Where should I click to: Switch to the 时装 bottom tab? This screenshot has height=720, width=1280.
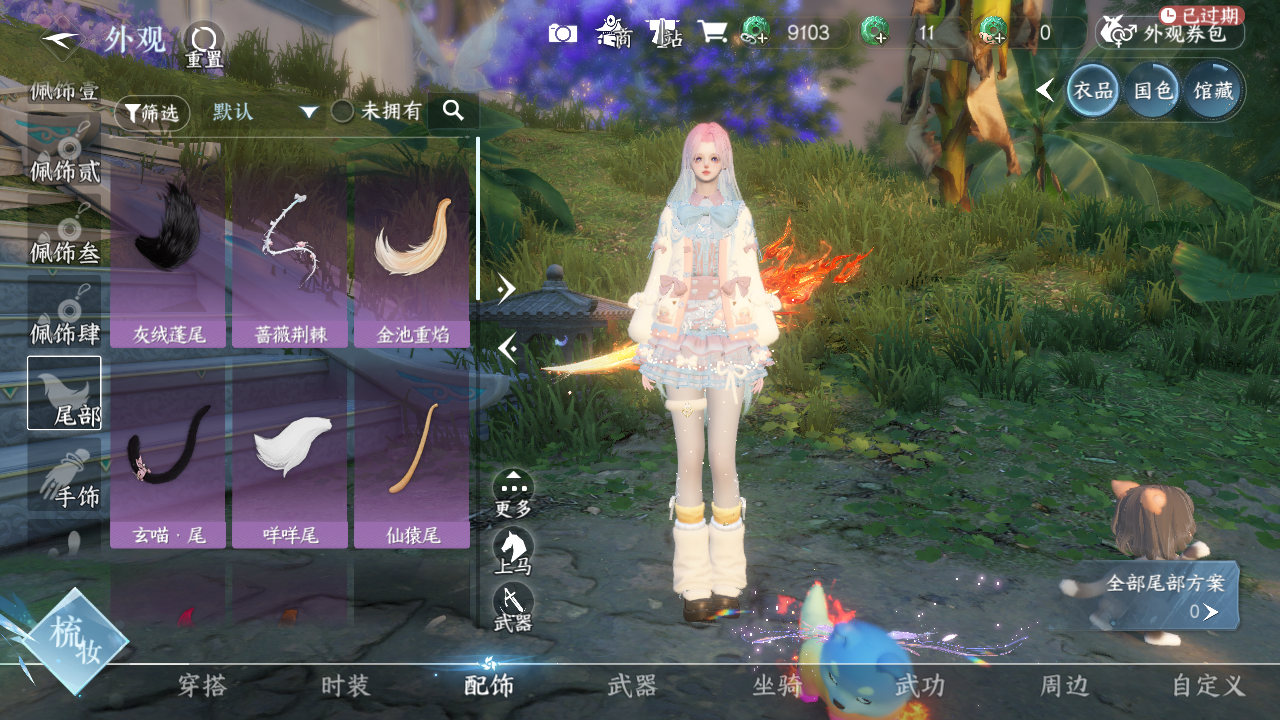pos(345,686)
